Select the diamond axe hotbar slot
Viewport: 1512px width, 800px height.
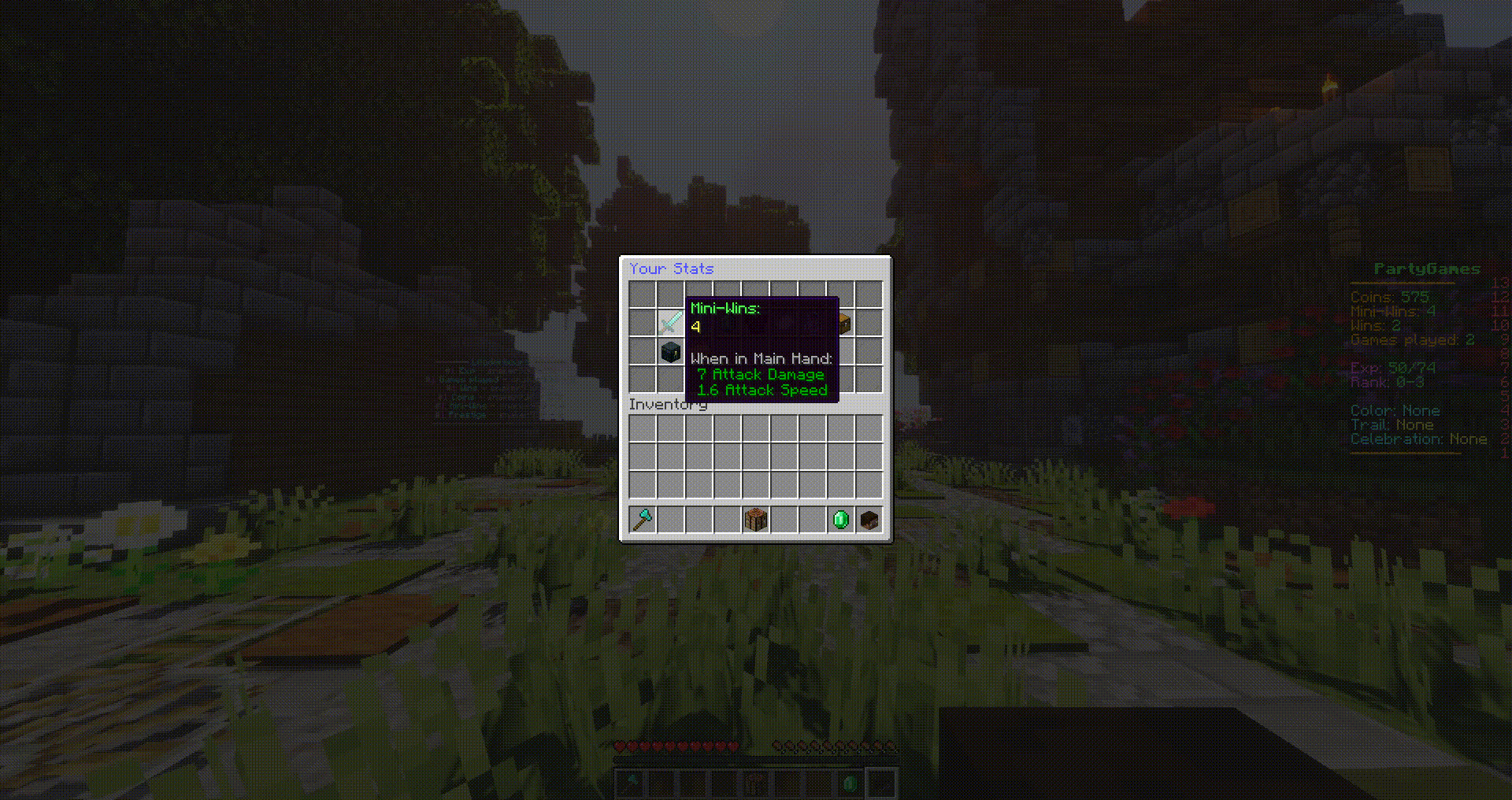(643, 520)
